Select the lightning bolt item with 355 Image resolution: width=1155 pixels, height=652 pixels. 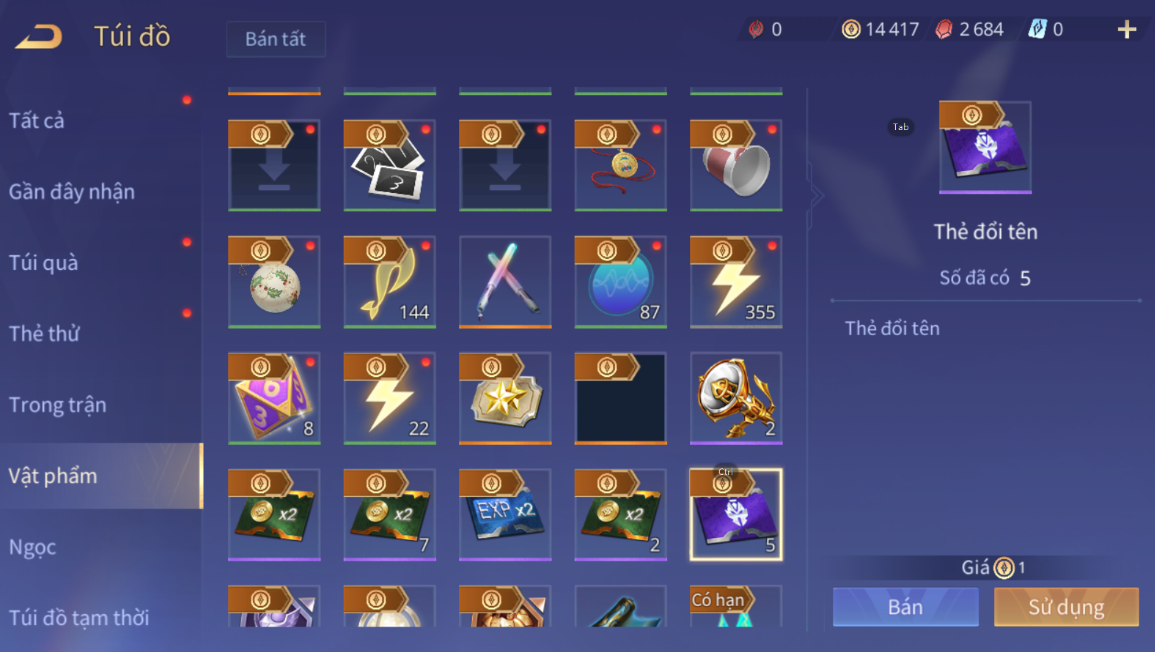(x=736, y=282)
